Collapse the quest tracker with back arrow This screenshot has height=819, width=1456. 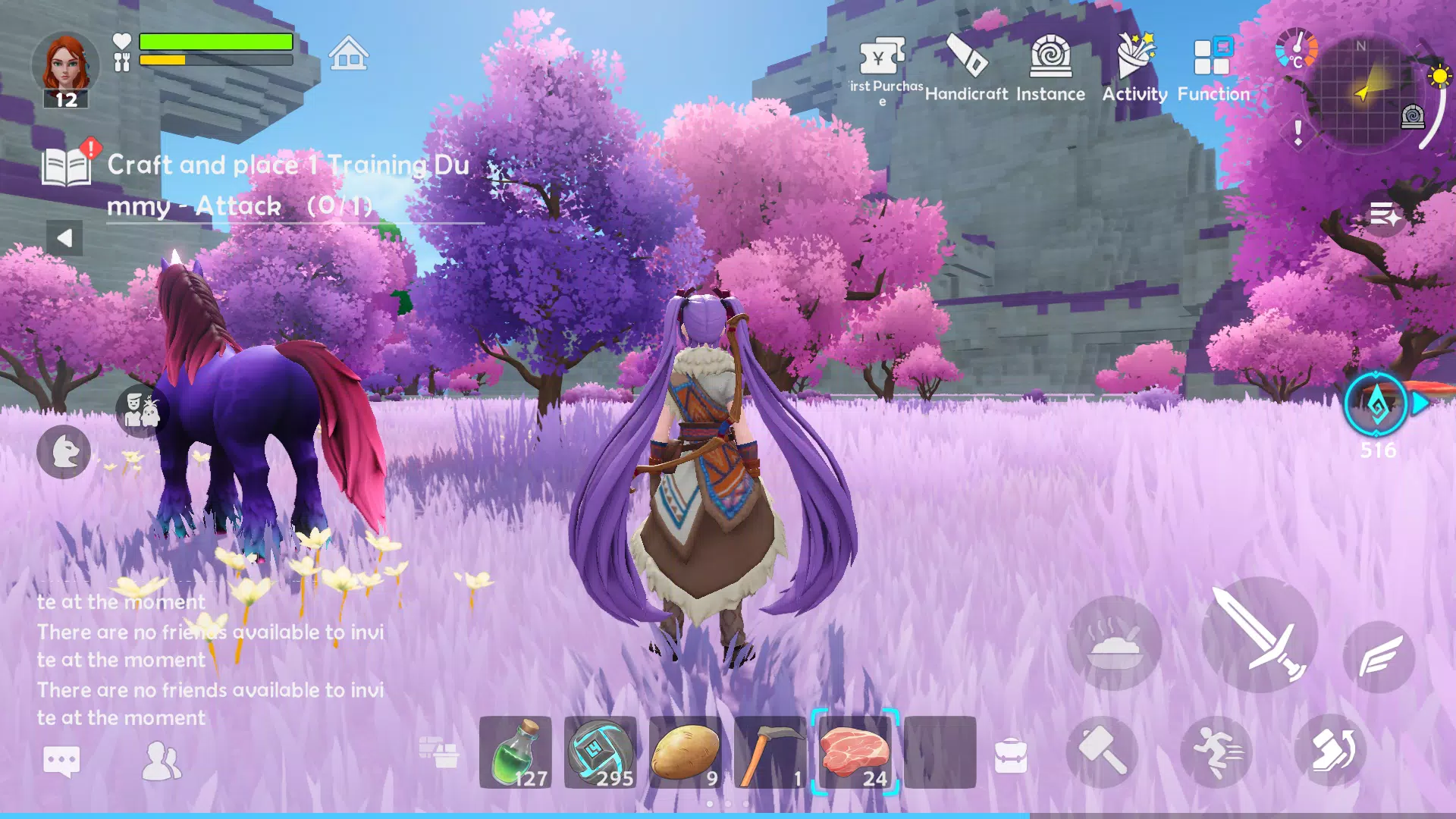pos(65,237)
